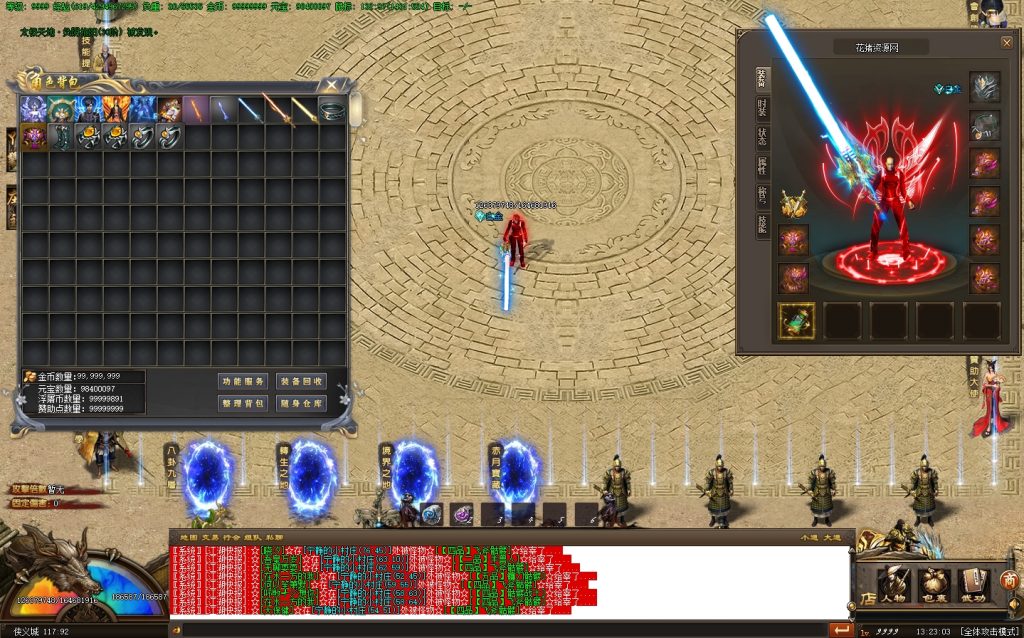Open the 技能 skills tab

762,225
